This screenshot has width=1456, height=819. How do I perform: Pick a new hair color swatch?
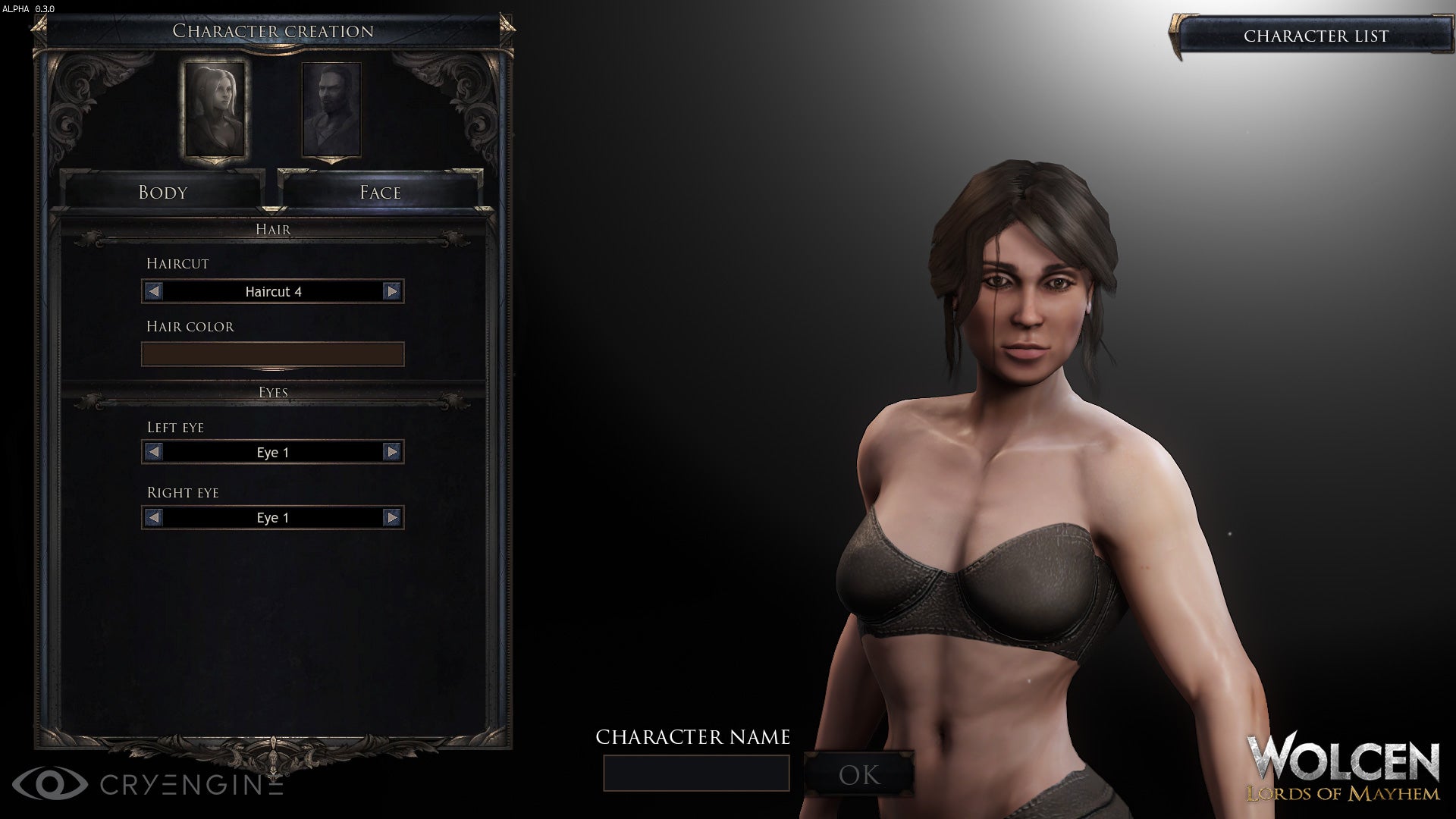(x=273, y=354)
